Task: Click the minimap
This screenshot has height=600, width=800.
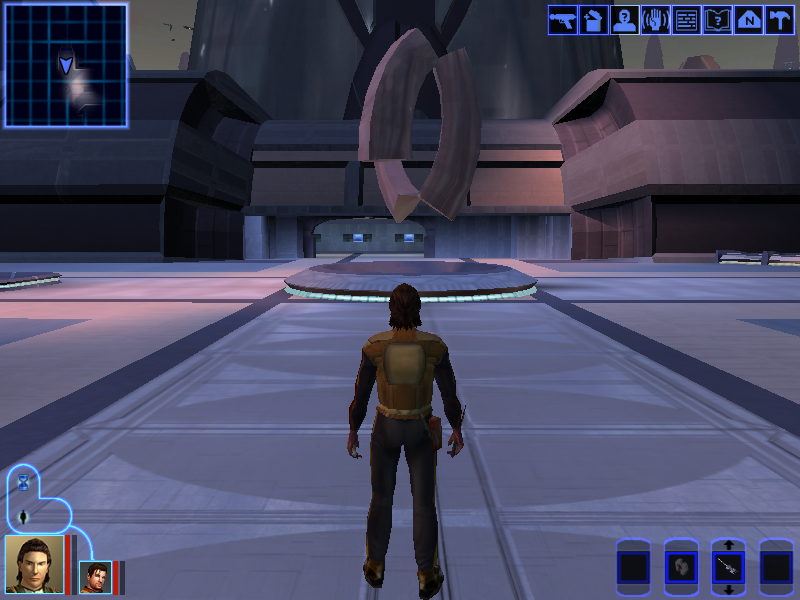Action: 66,65
